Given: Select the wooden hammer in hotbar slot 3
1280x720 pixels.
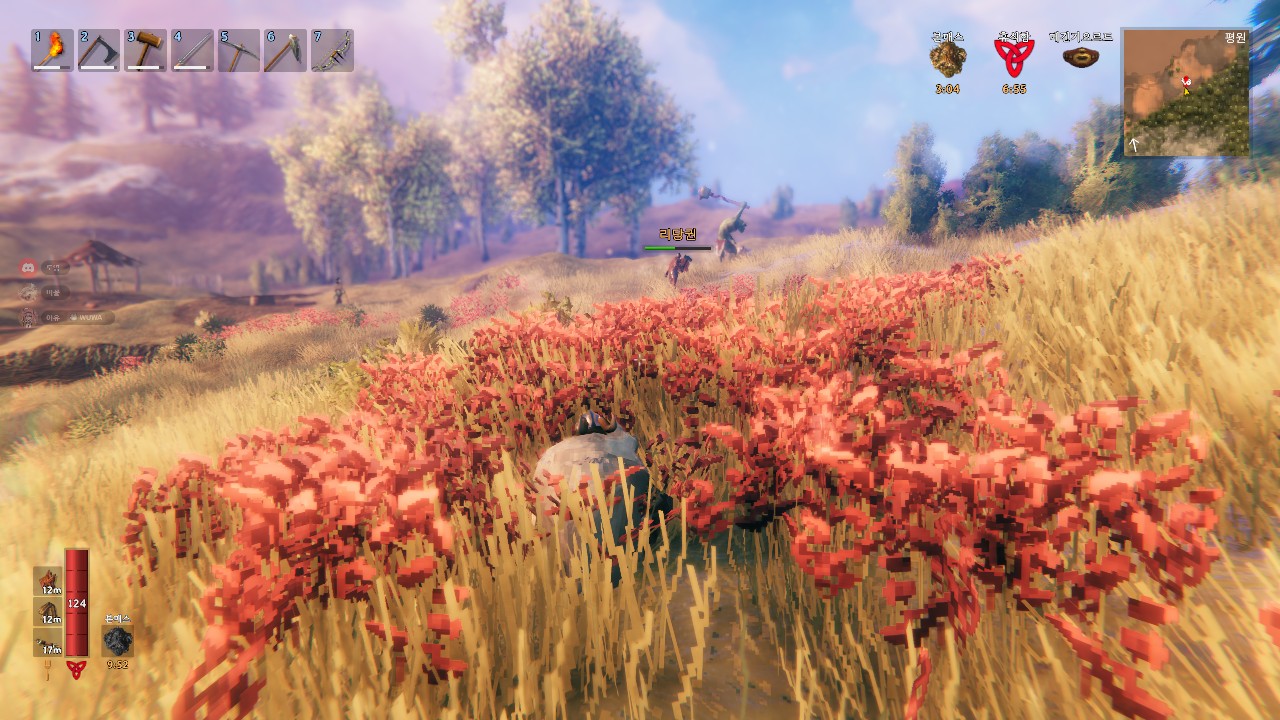Looking at the screenshot, I should 145,50.
